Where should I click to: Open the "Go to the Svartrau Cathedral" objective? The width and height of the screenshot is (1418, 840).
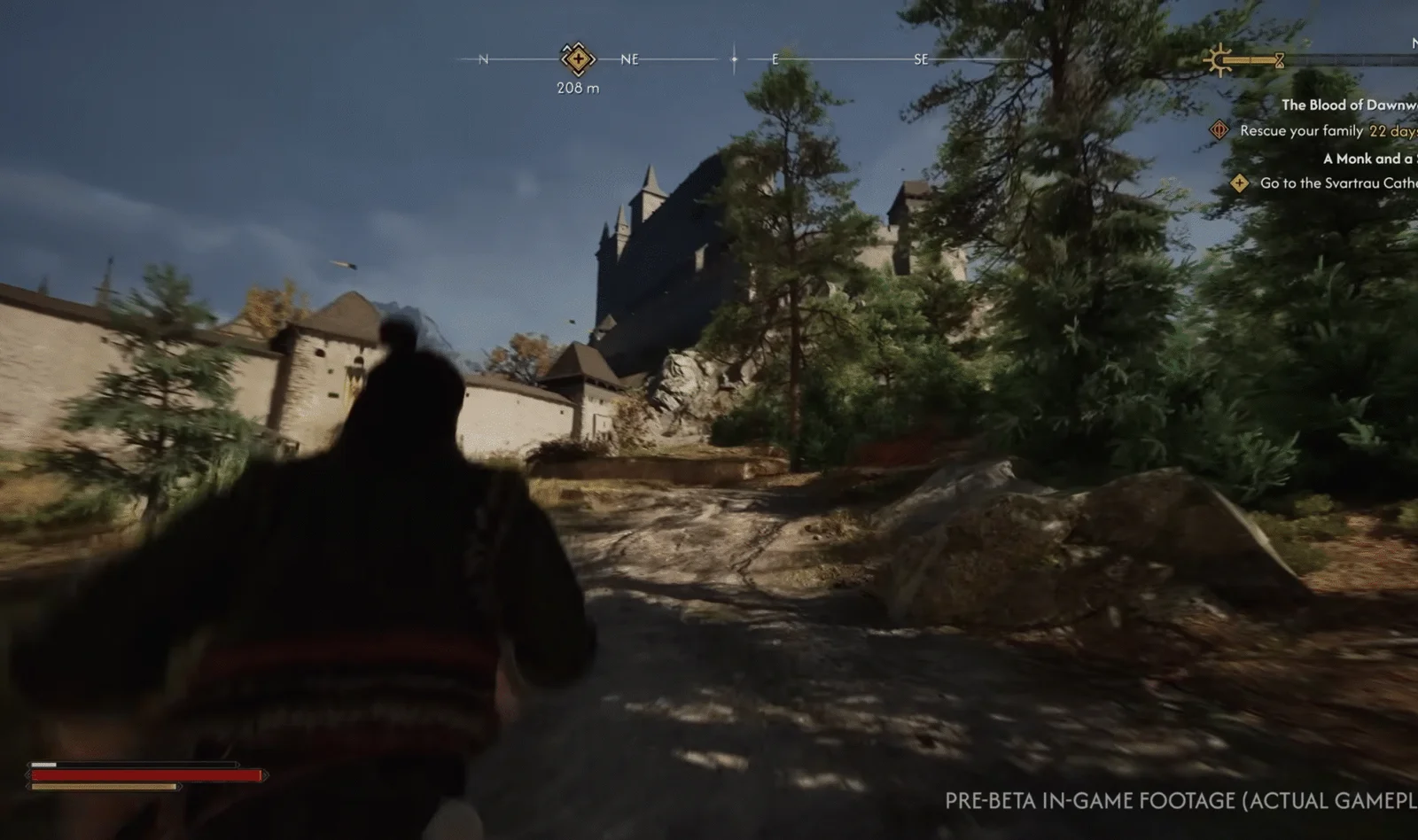click(x=1337, y=183)
